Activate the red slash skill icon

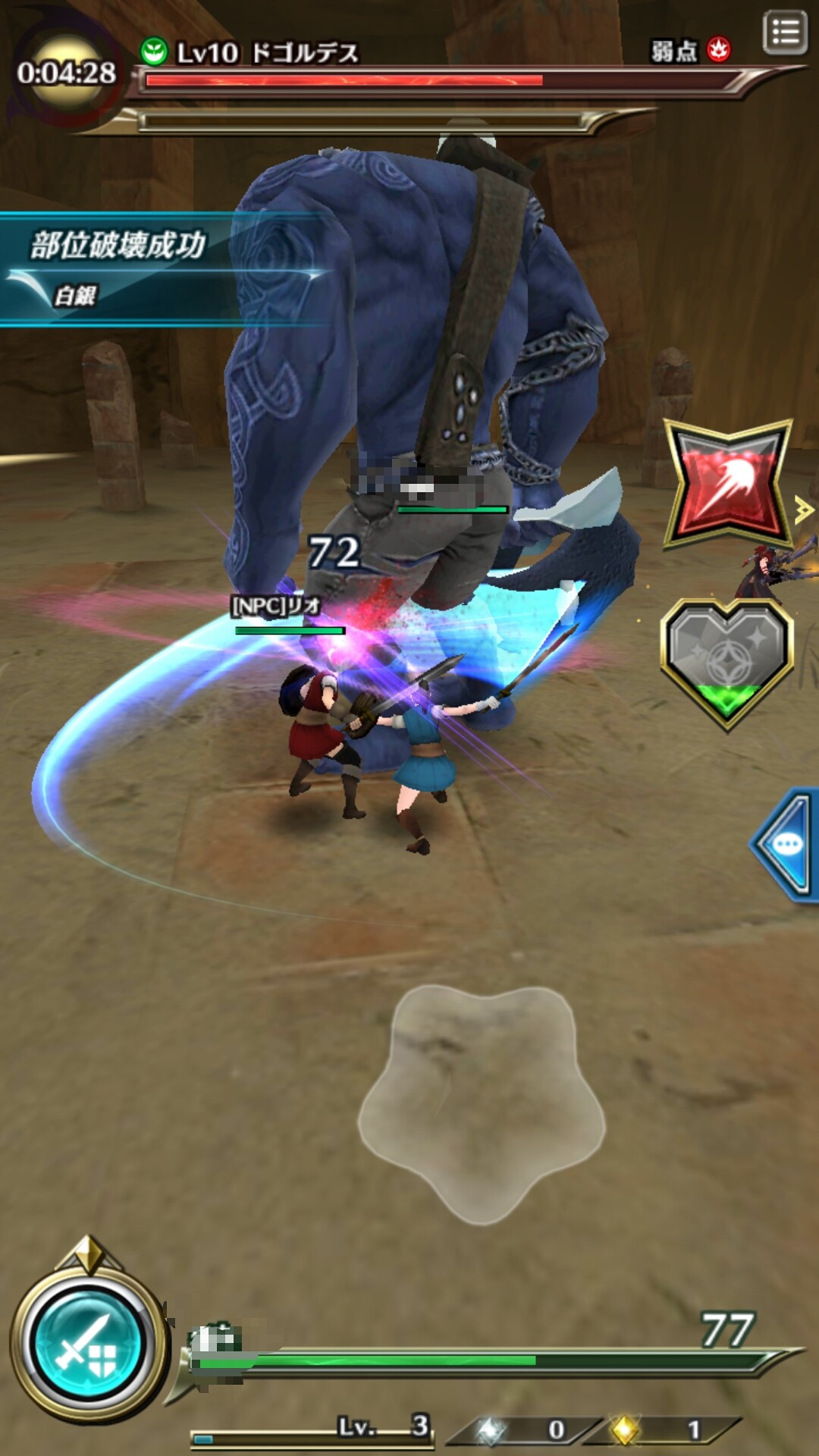[x=727, y=483]
